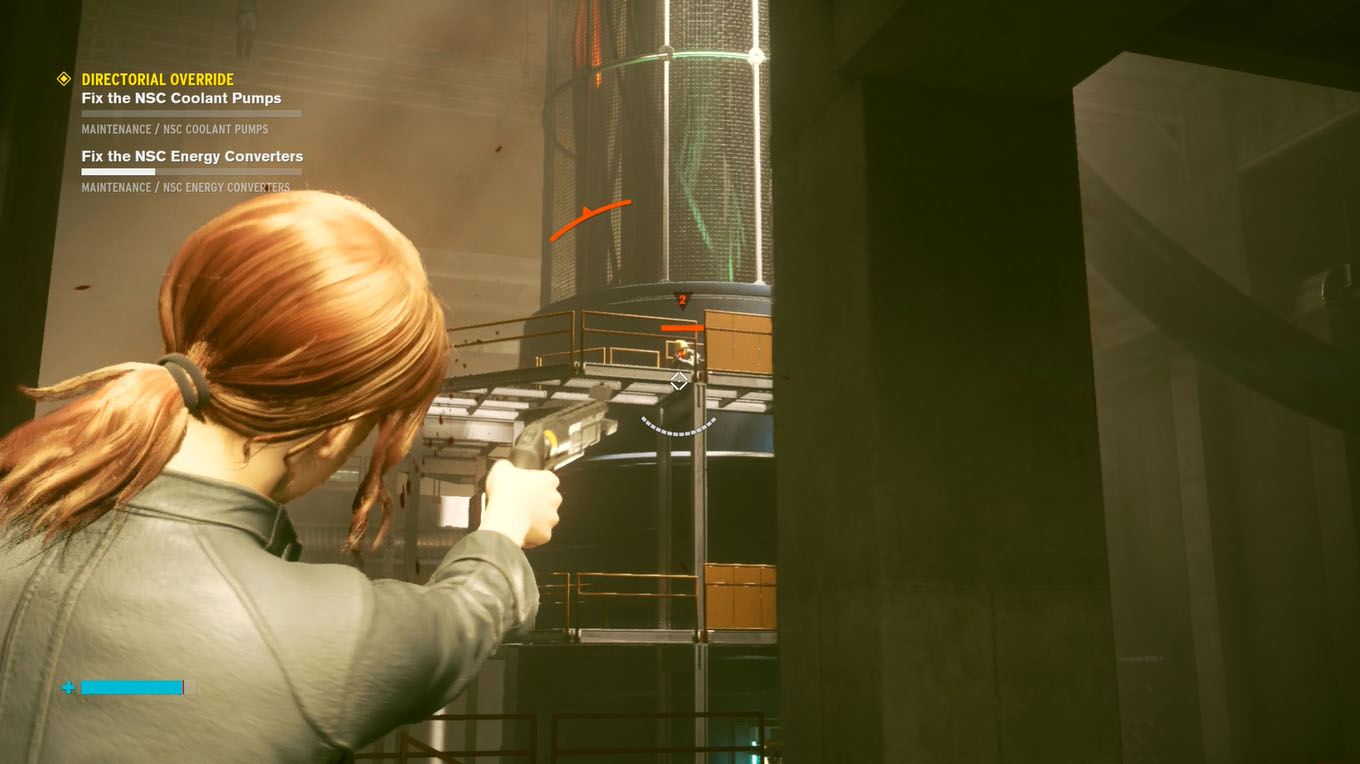Select the yellow Directorial Override mission diamond

point(64,79)
